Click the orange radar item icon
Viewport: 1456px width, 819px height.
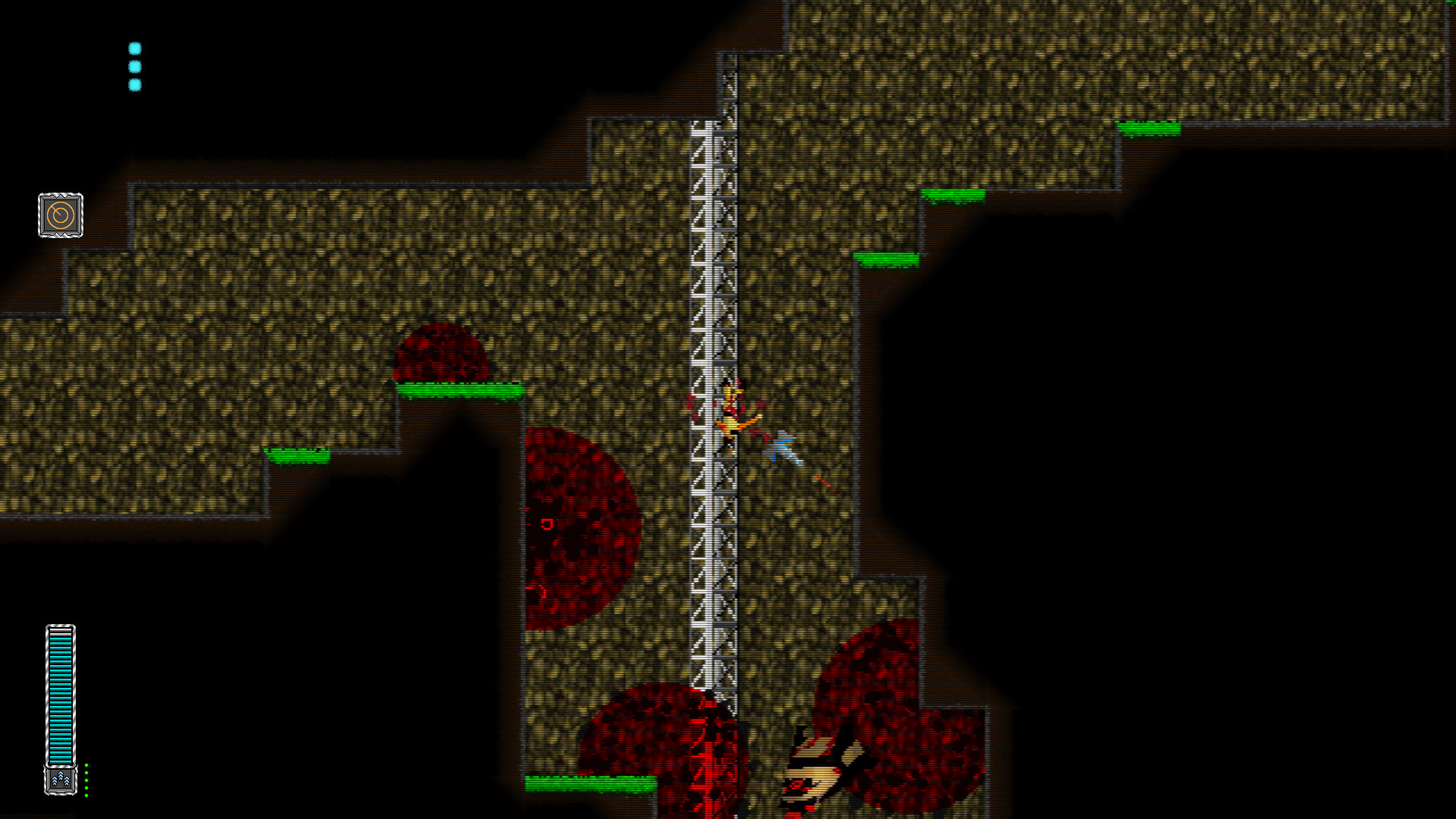click(x=60, y=215)
